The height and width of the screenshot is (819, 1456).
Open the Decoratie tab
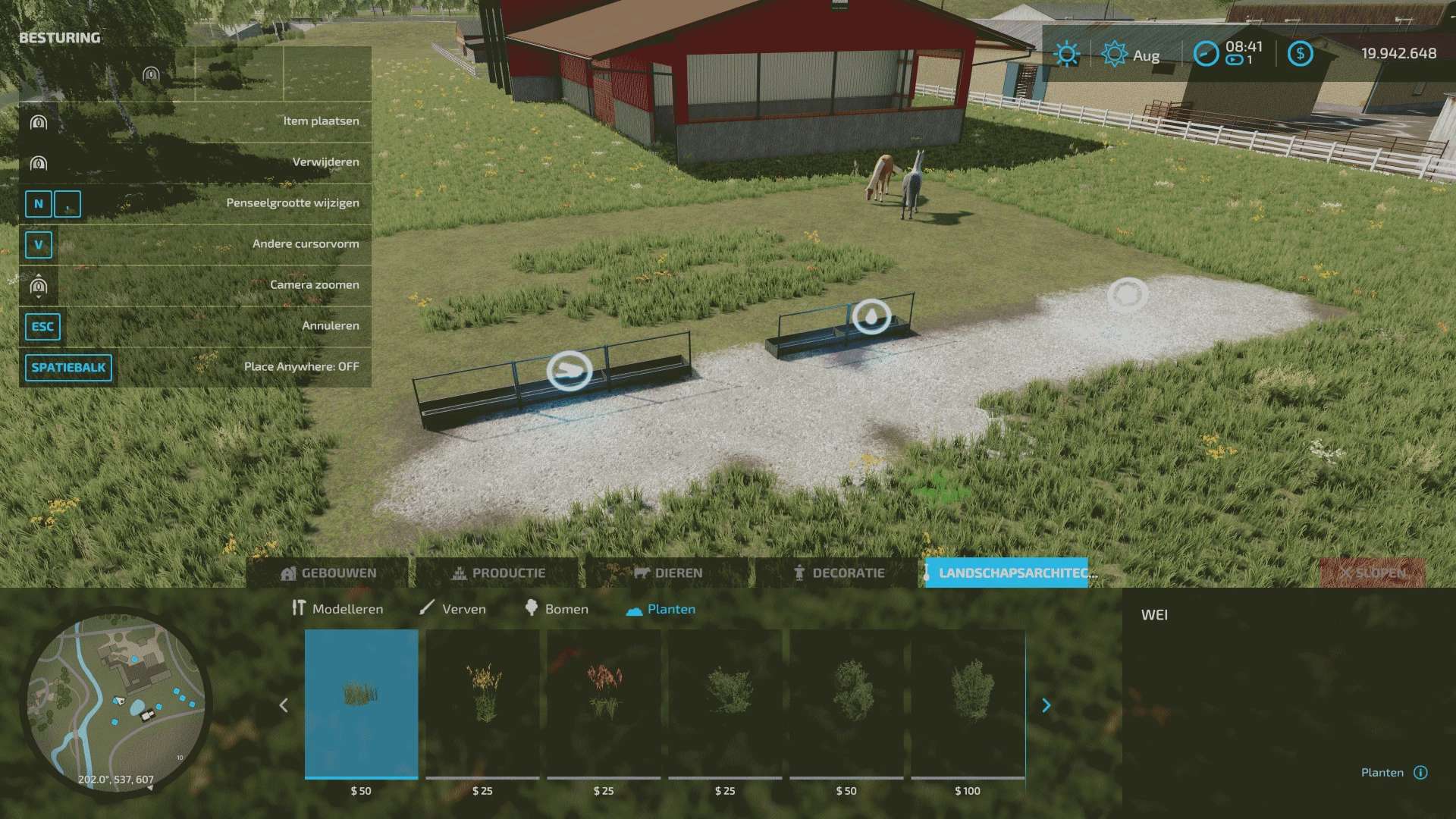838,573
